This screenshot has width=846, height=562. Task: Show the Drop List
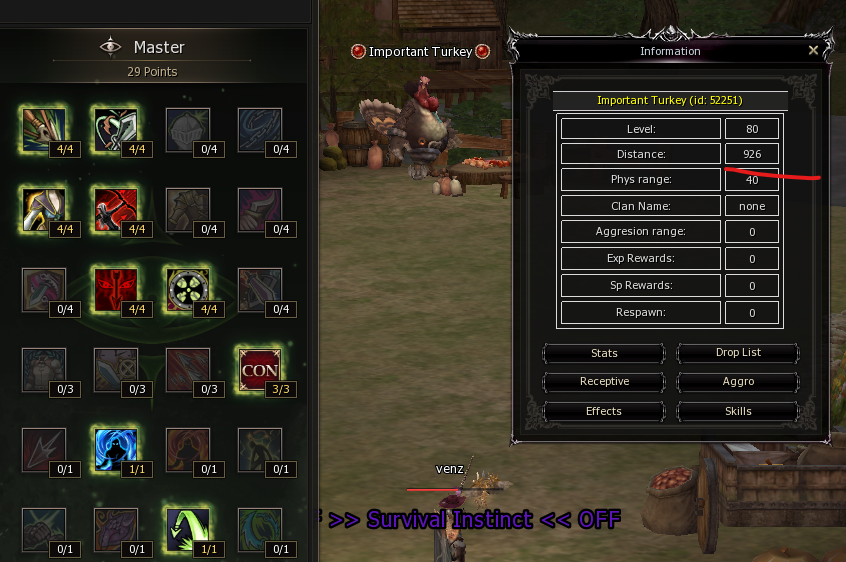738,353
